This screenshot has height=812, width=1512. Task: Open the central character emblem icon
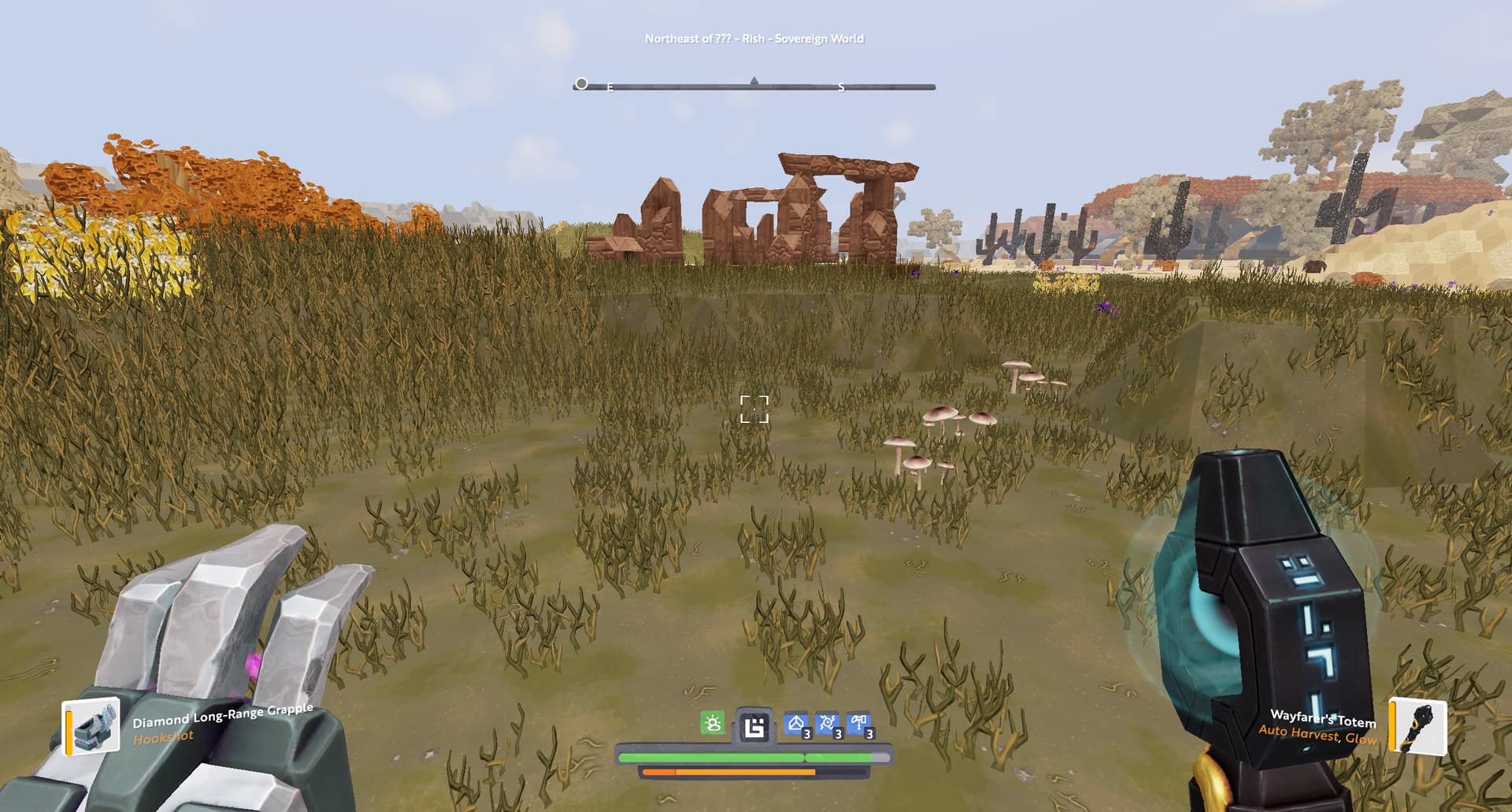pos(754,726)
